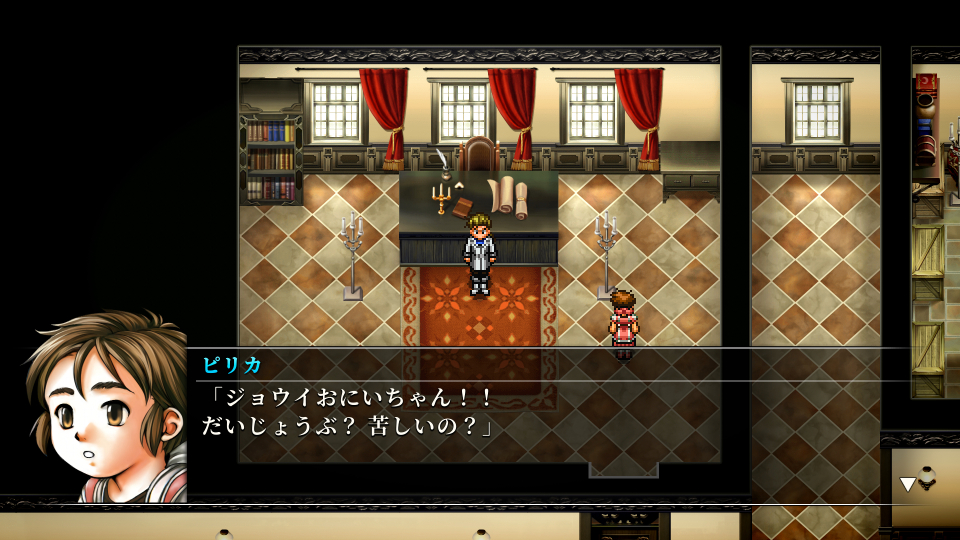Click the white dialogue advance arrow
This screenshot has width=960, height=540.
(907, 484)
